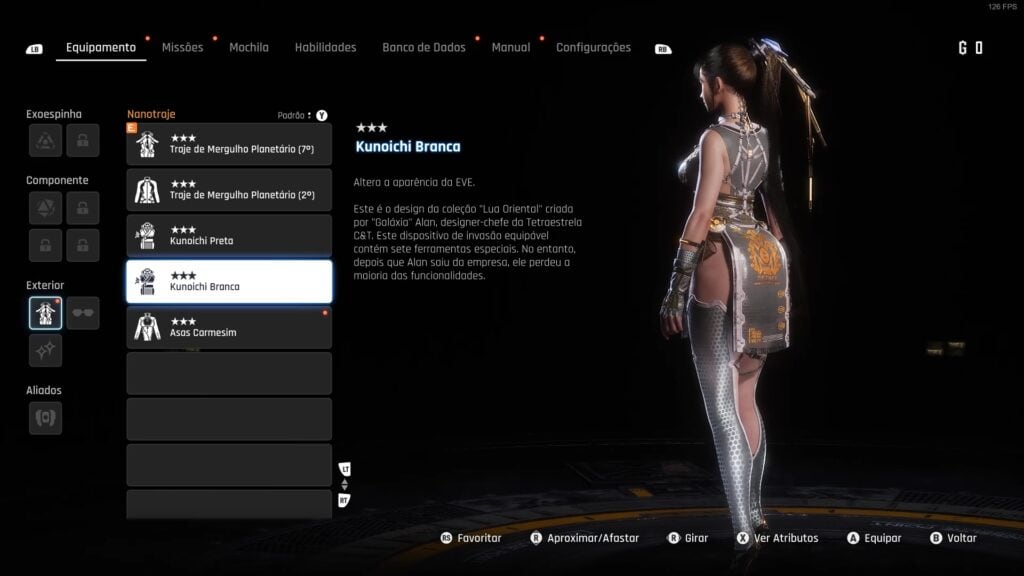Select the first Exoespinha slot
The width and height of the screenshot is (1024, 576).
coord(45,141)
